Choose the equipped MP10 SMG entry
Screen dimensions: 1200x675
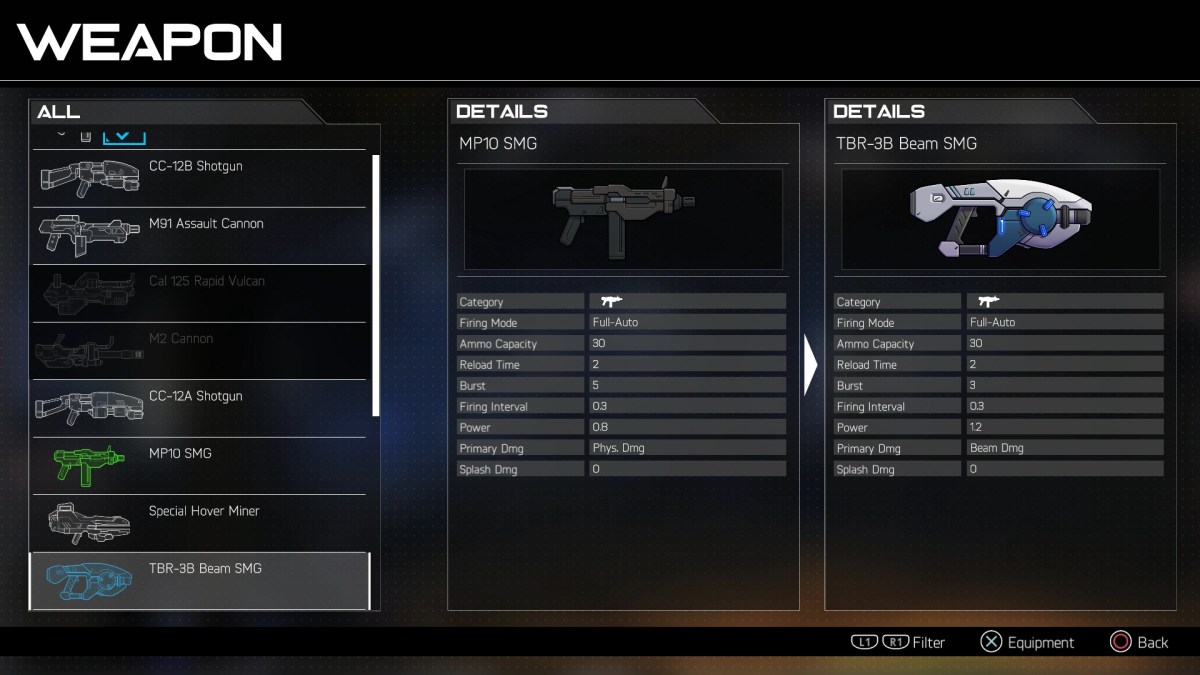click(x=200, y=466)
